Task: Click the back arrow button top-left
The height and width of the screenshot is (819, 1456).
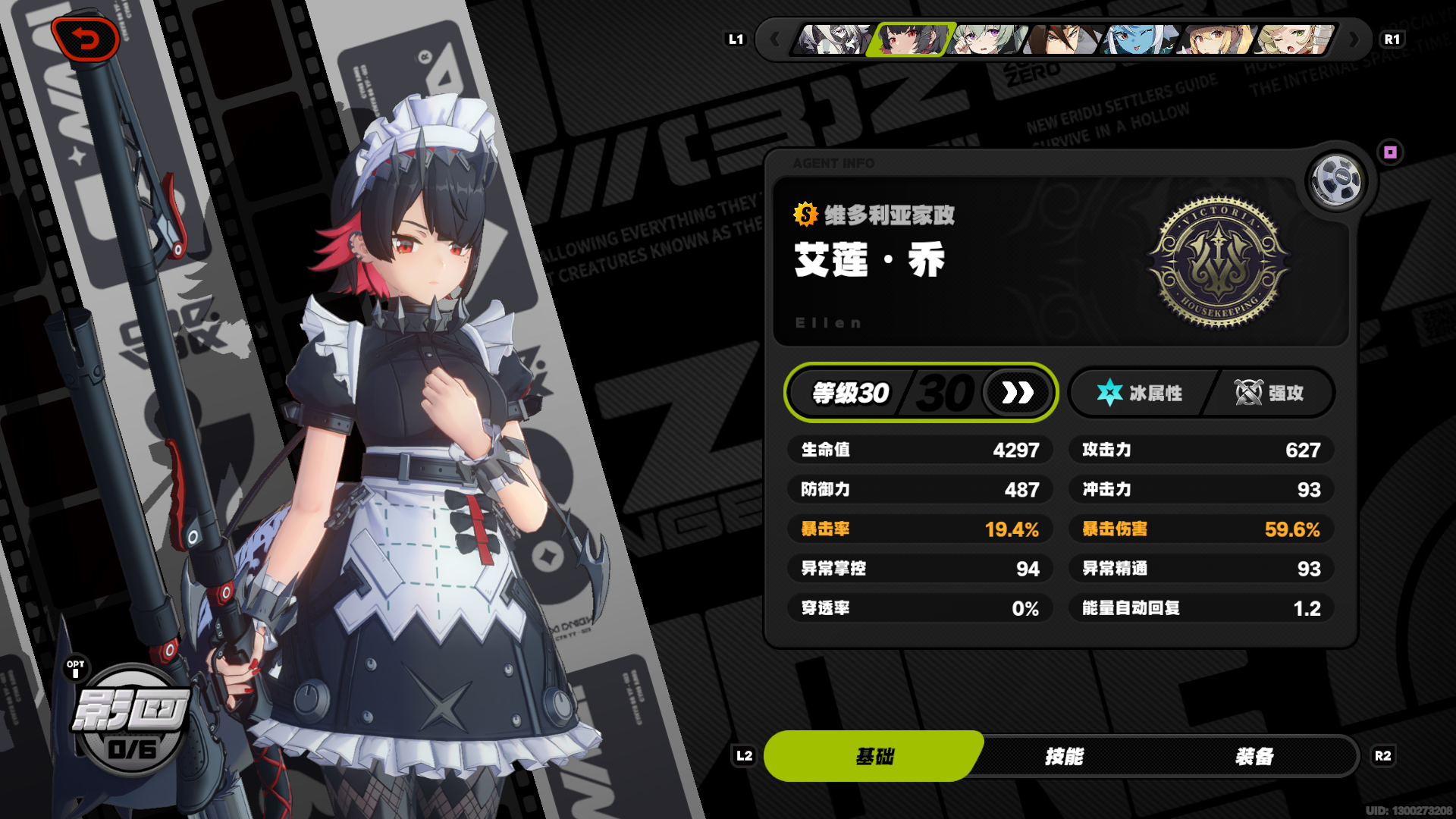Action: coord(85,39)
